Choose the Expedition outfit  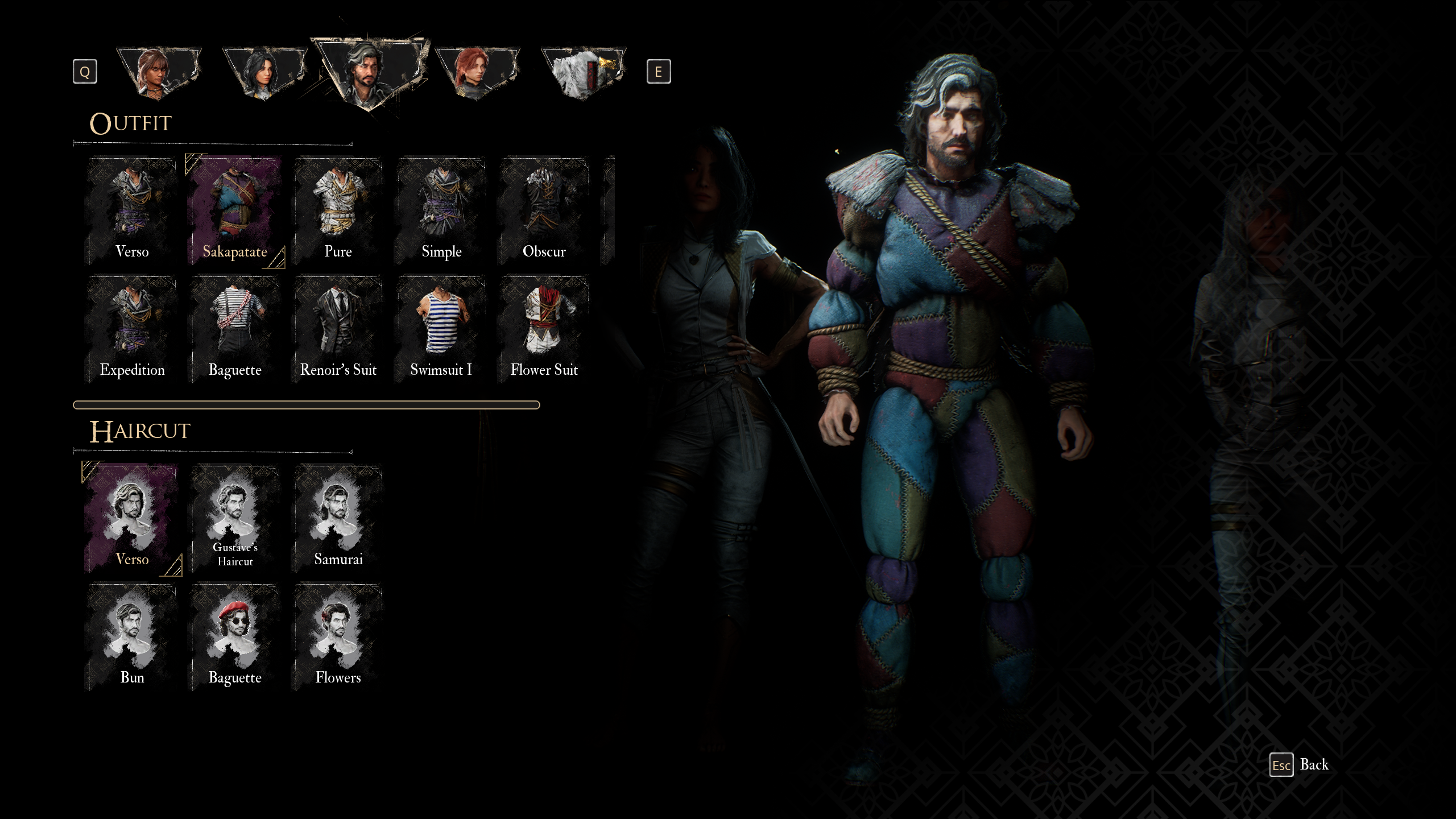132,329
